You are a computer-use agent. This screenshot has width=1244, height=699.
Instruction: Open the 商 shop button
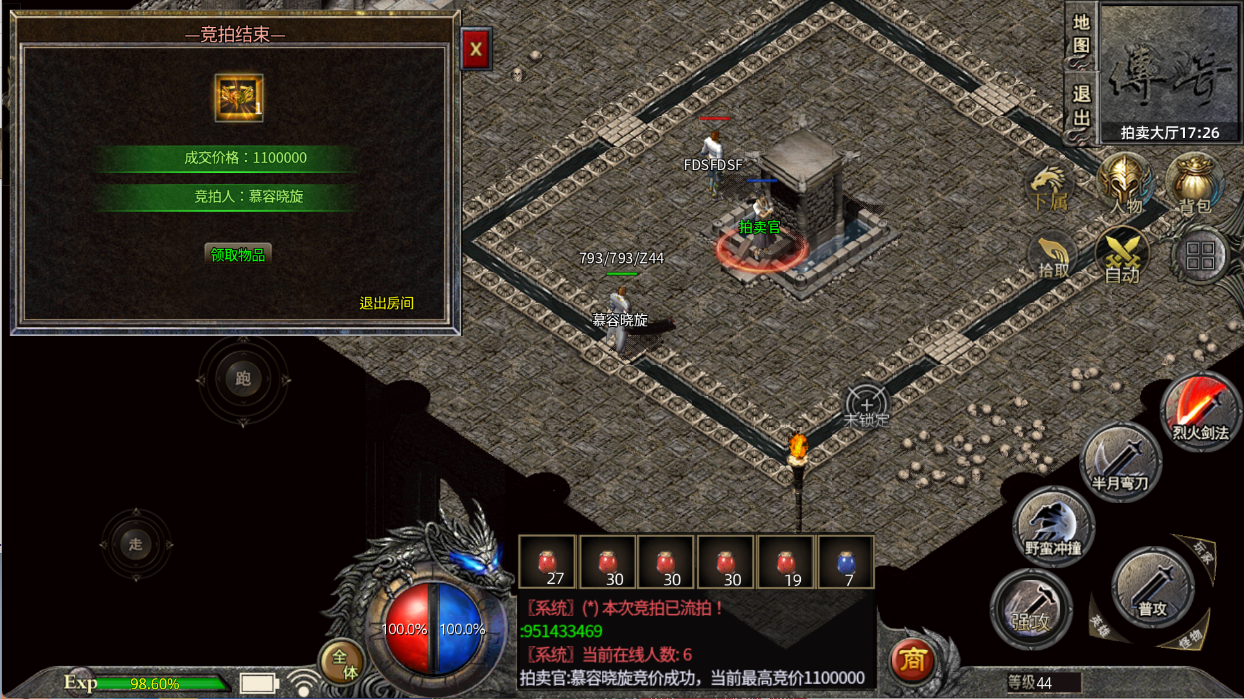(x=912, y=660)
